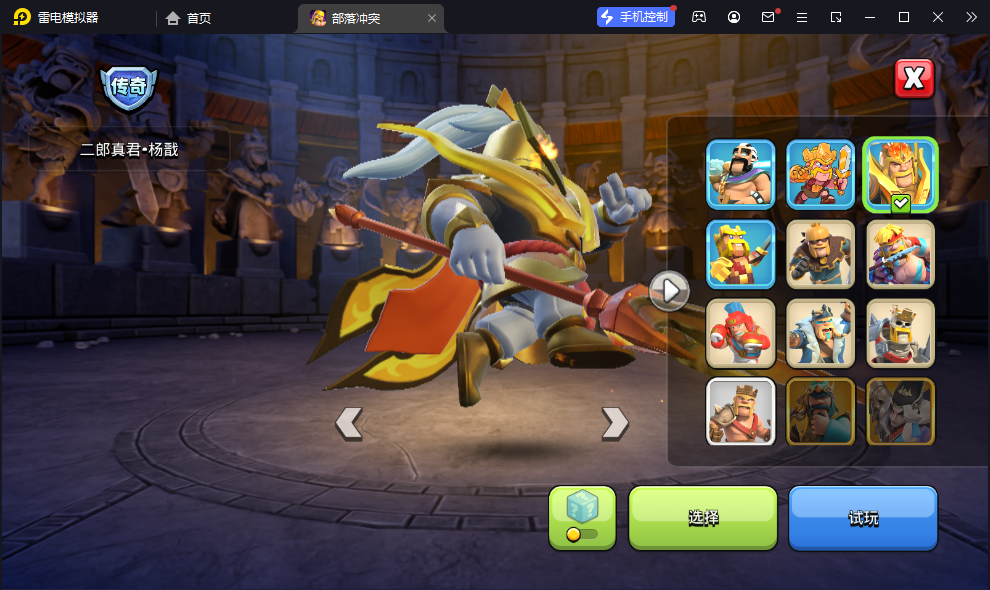Click the 传奇 legendary shield badge
990x590 pixels.
tap(129, 88)
